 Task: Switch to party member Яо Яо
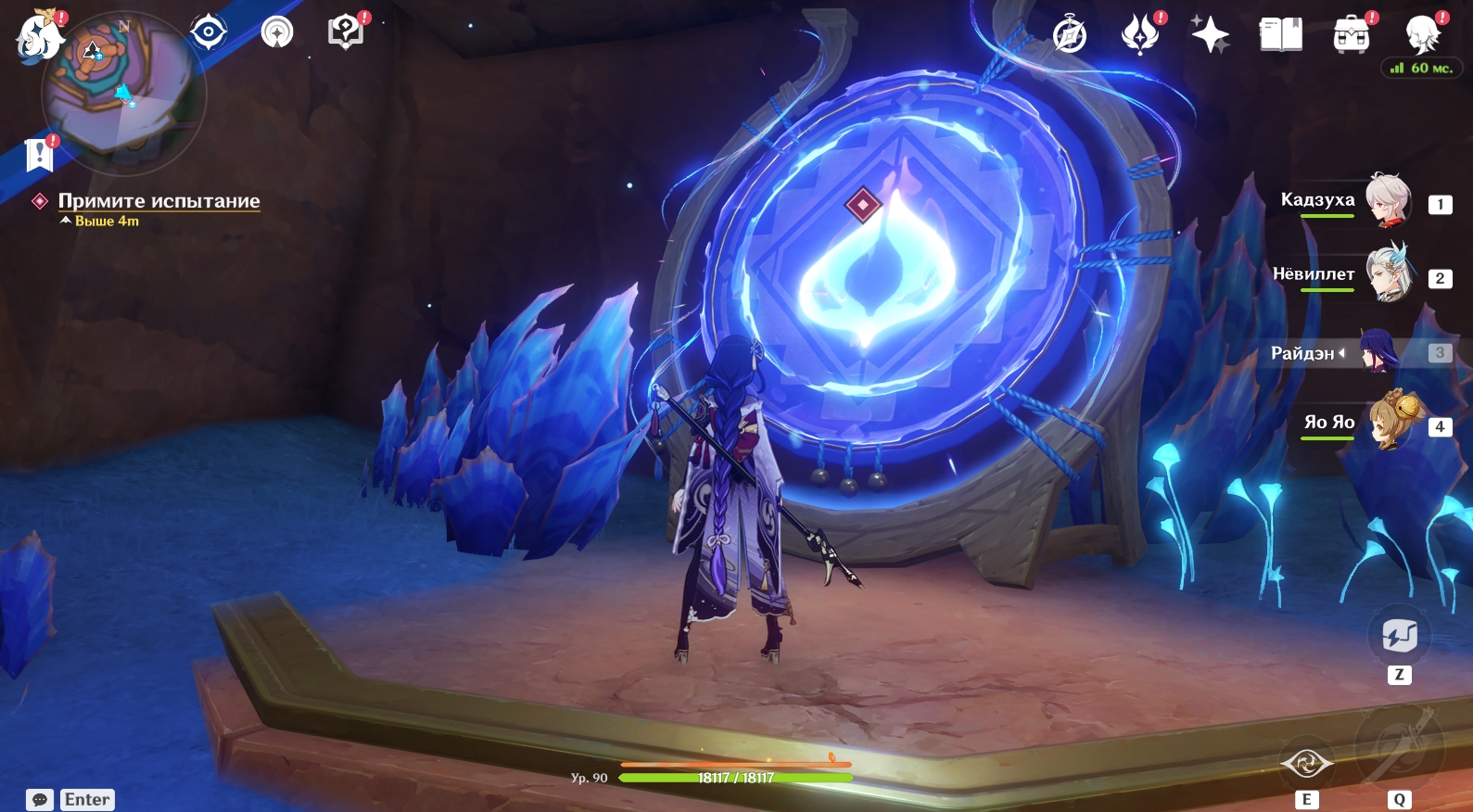(x=1388, y=423)
